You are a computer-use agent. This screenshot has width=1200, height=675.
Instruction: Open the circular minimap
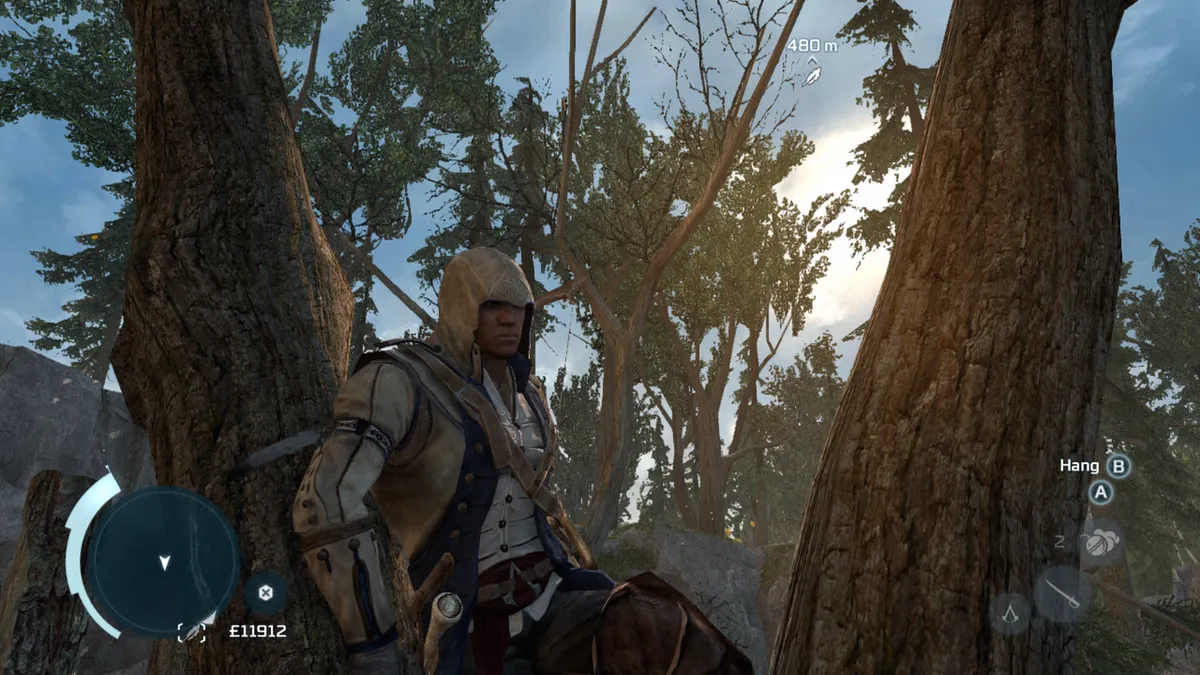click(163, 561)
